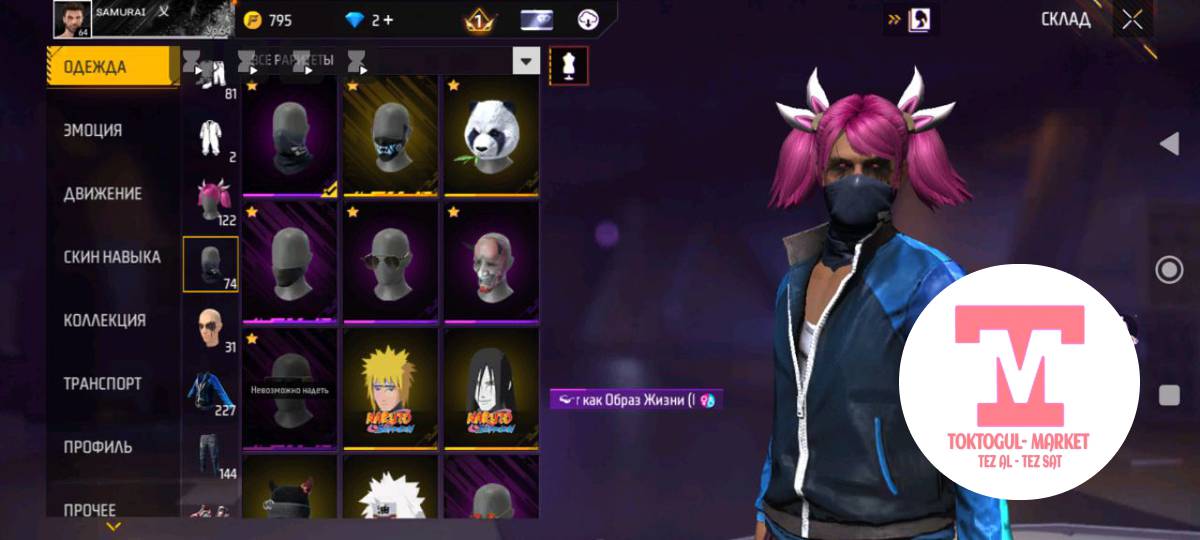Toggle the mannequin preview button
This screenshot has height=540, width=1200.
point(568,65)
